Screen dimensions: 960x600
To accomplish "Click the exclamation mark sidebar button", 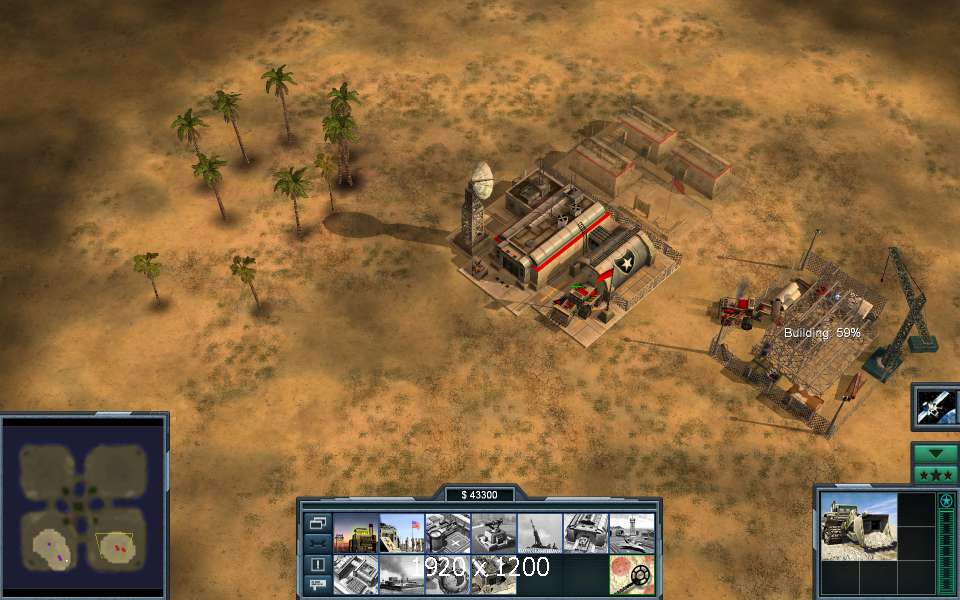I will 317,565.
